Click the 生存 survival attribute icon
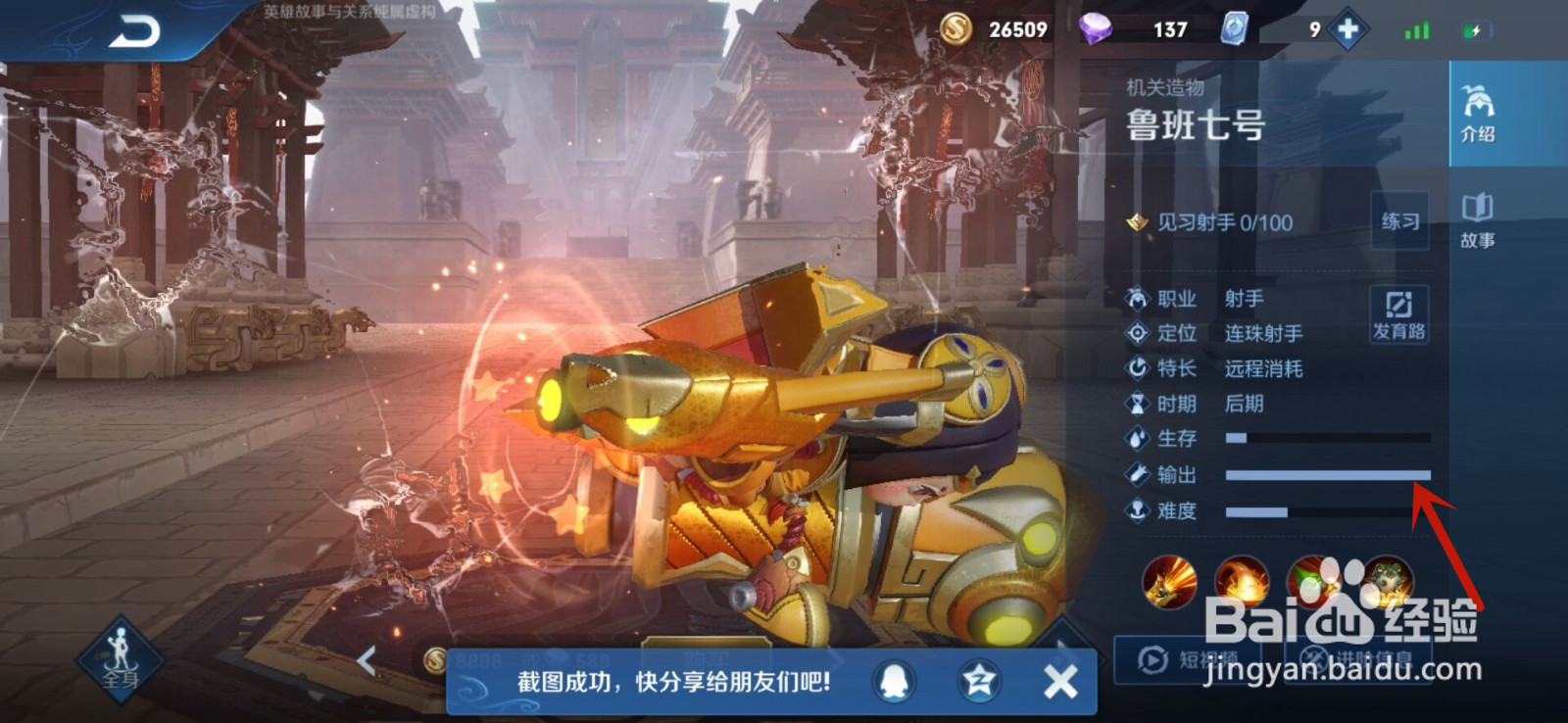Screen dimensions: 1568x723 pos(1138,440)
